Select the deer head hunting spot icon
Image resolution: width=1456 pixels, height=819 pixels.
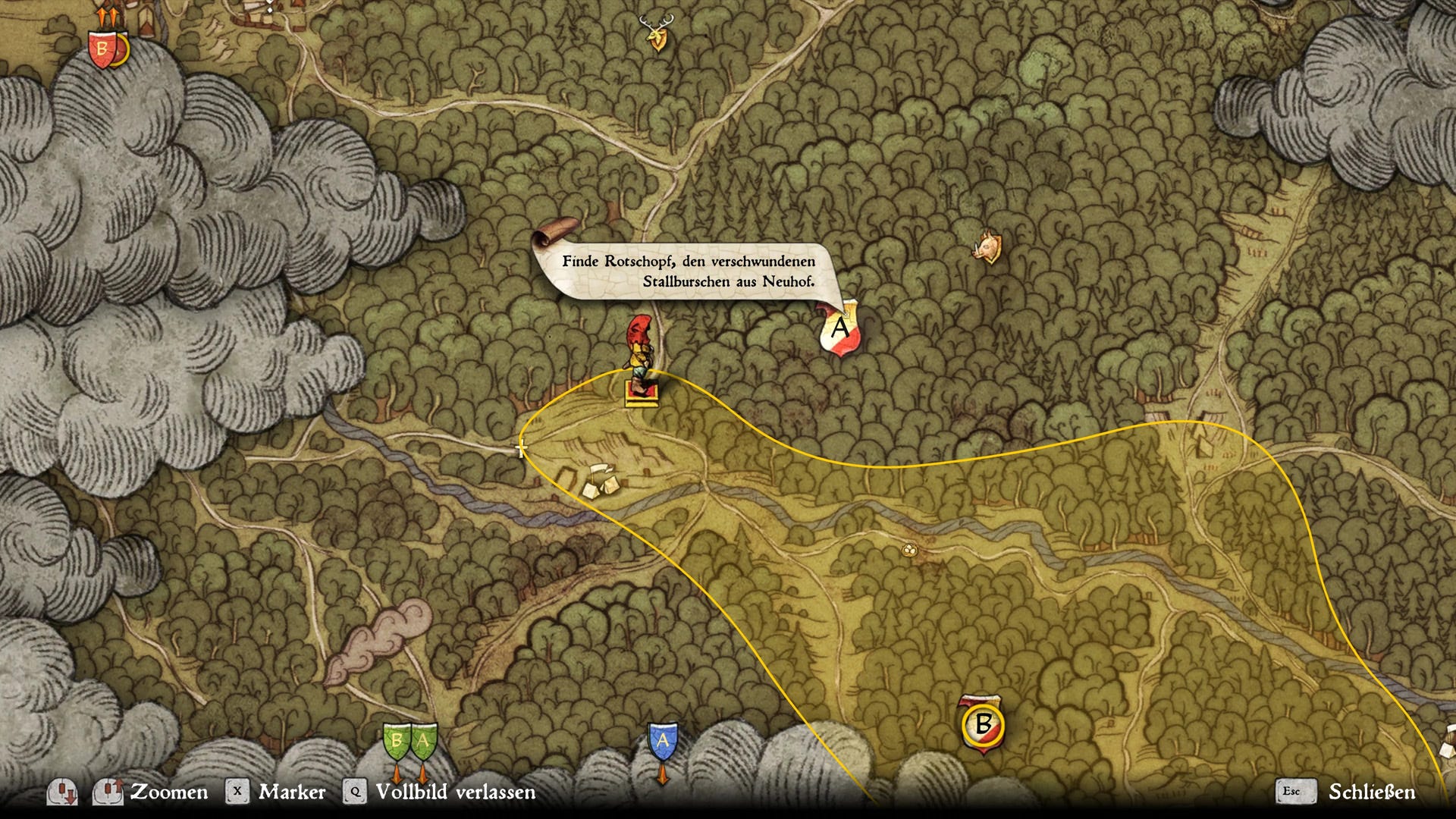pyautogui.click(x=657, y=33)
